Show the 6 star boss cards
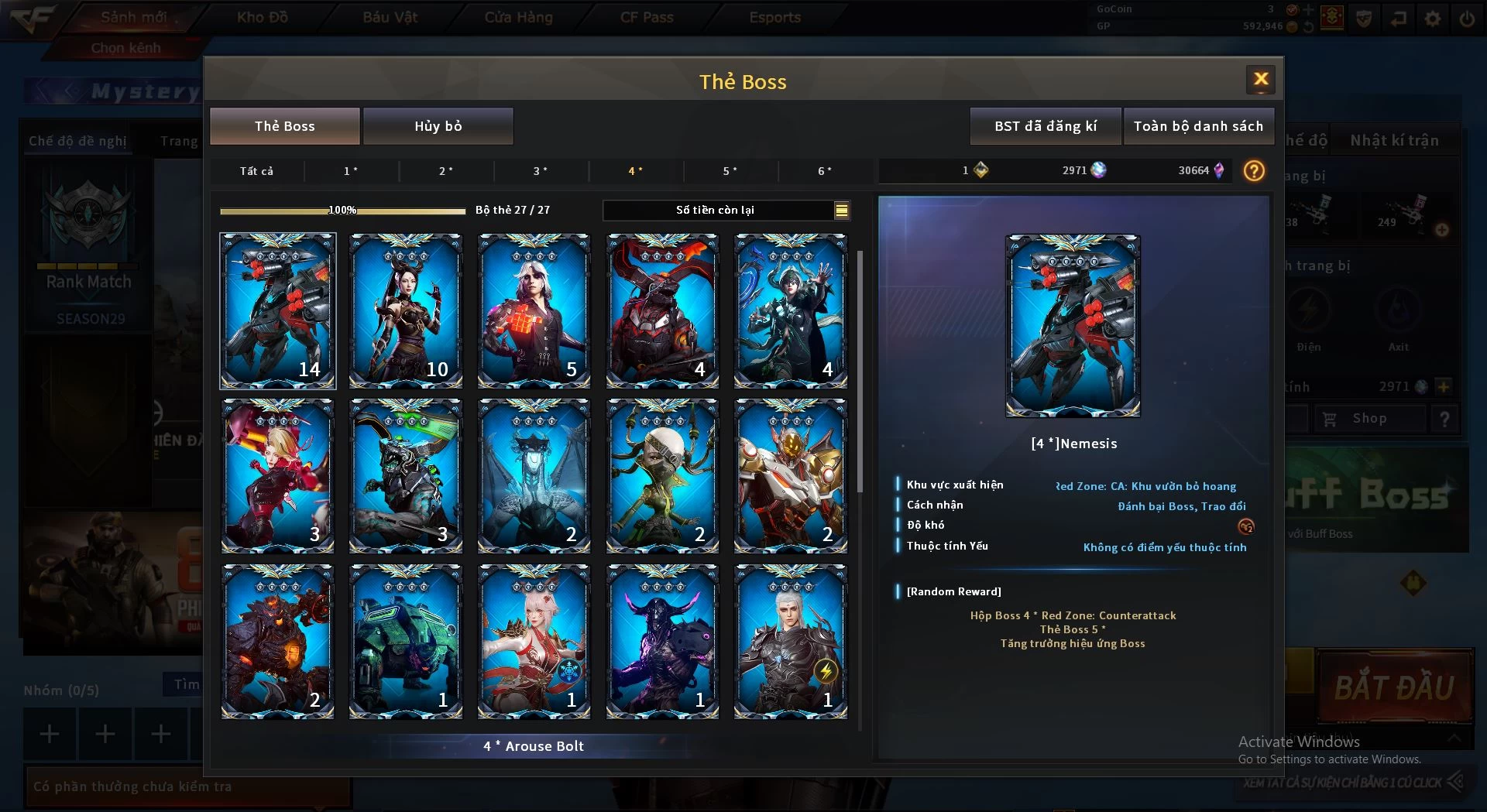The height and width of the screenshot is (812, 1487). [x=825, y=171]
